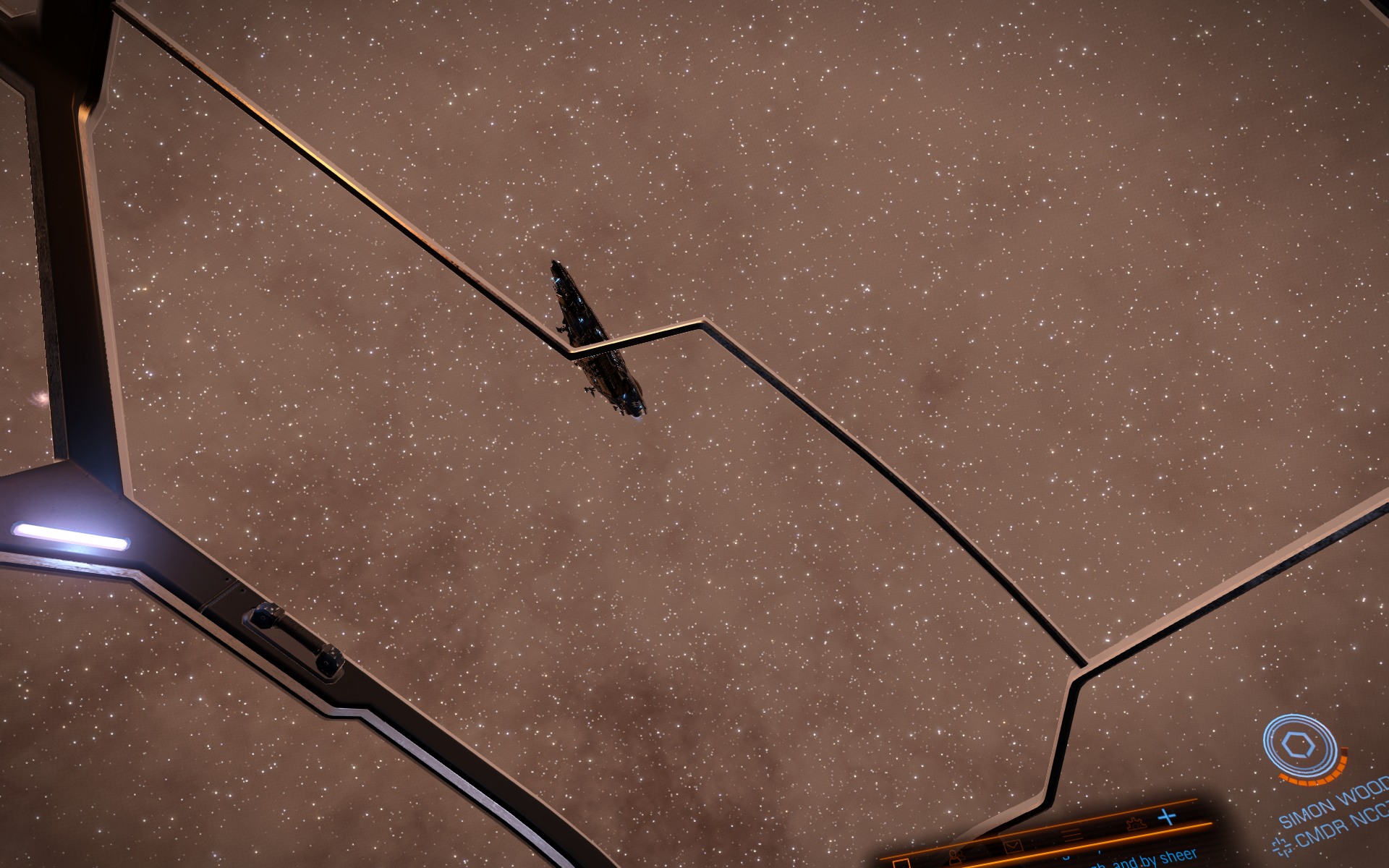
Task: Open the friends and contacts tab
Action: pos(956,856)
